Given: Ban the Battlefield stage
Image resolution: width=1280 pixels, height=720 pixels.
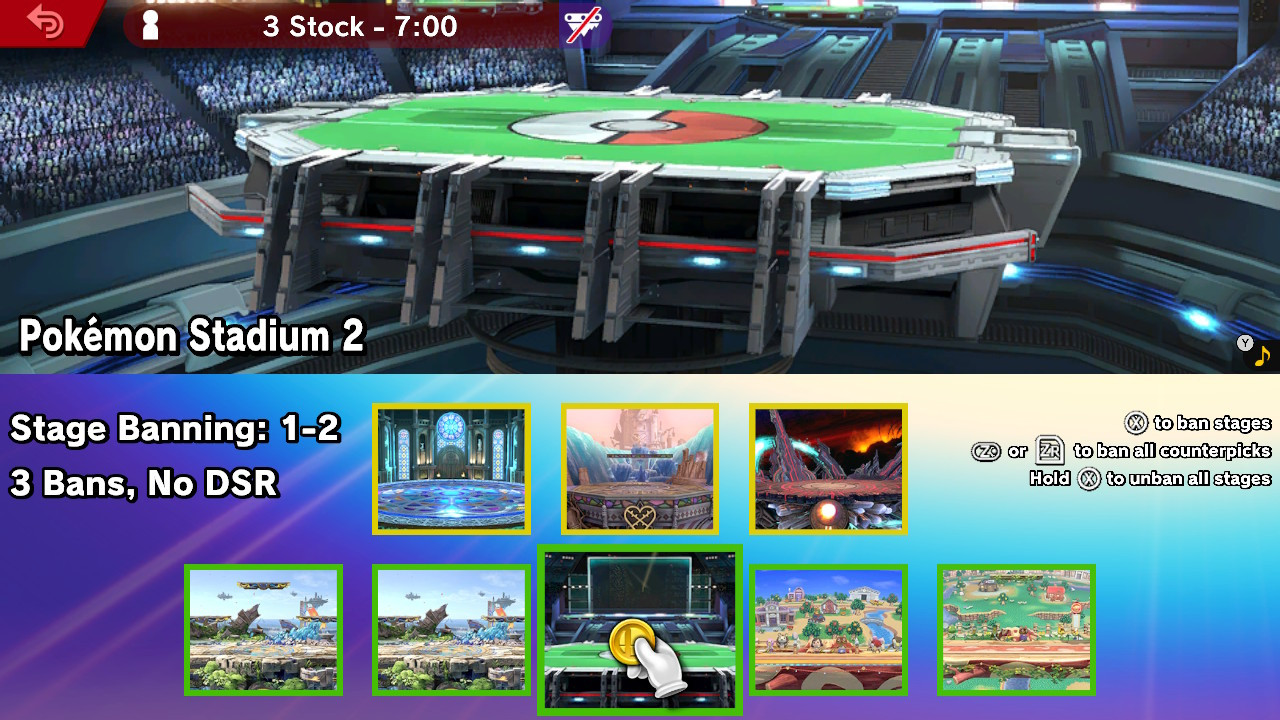Looking at the screenshot, I should pyautogui.click(x=263, y=630).
